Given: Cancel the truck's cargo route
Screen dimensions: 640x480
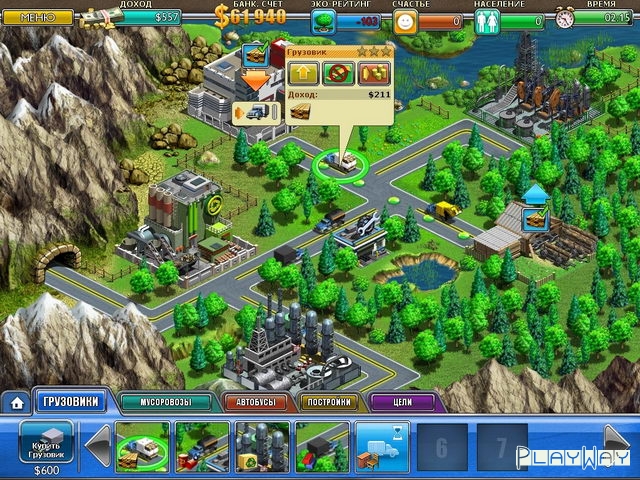Looking at the screenshot, I should coord(339,73).
